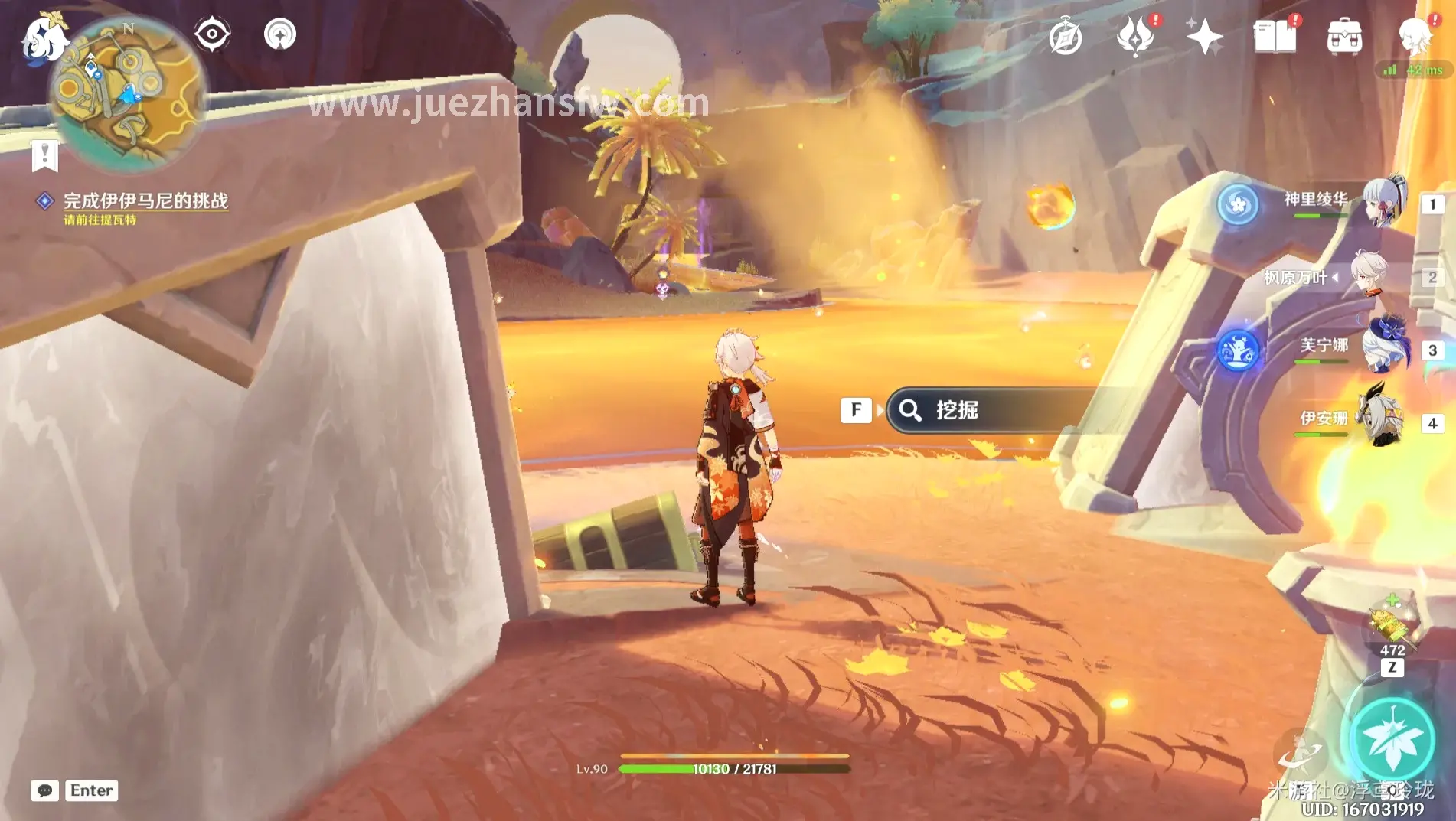Activate the maple leaf elemental skill
The height and width of the screenshot is (821, 1456).
click(x=1392, y=740)
